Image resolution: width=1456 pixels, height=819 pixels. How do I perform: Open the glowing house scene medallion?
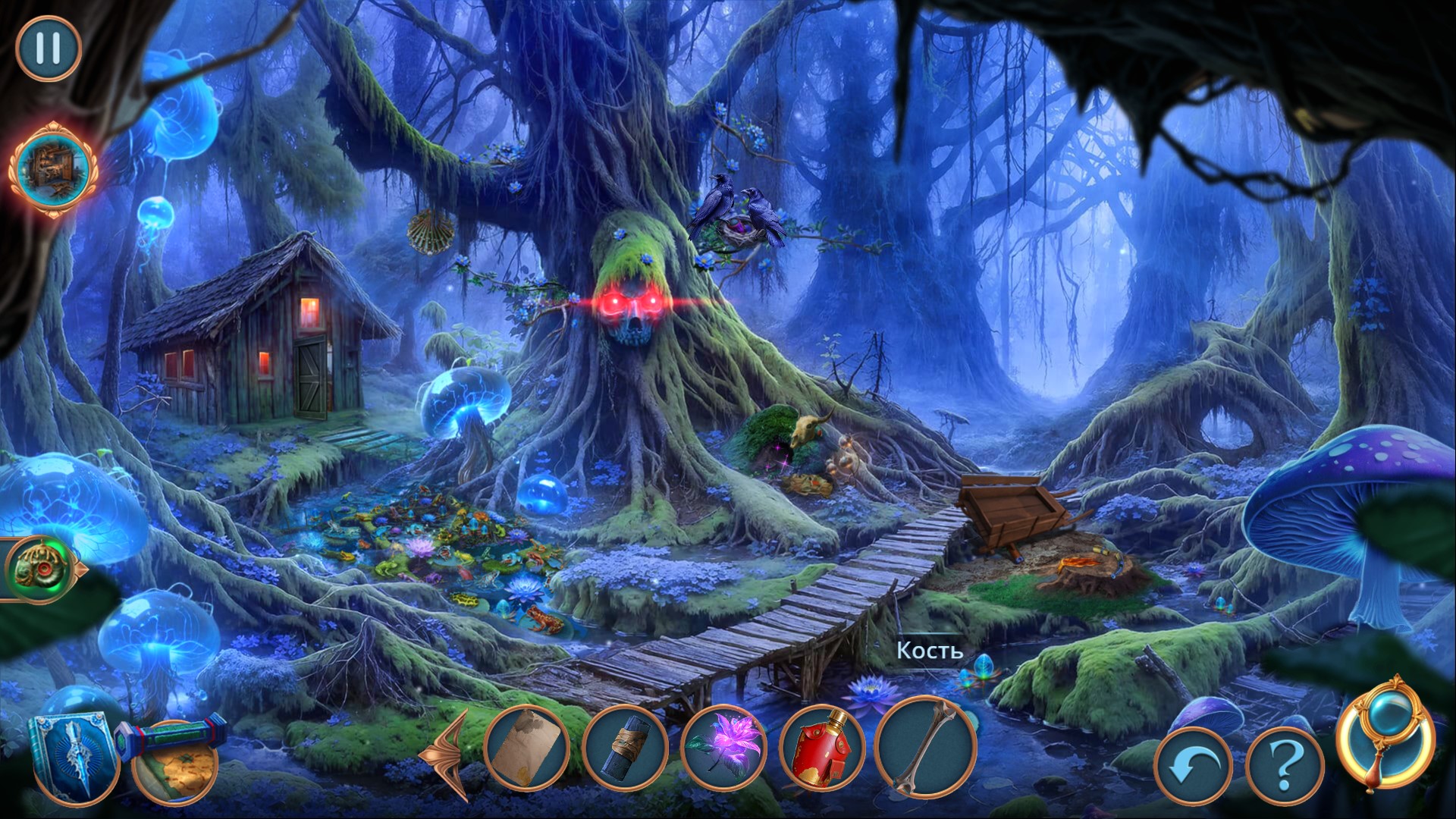(52, 169)
